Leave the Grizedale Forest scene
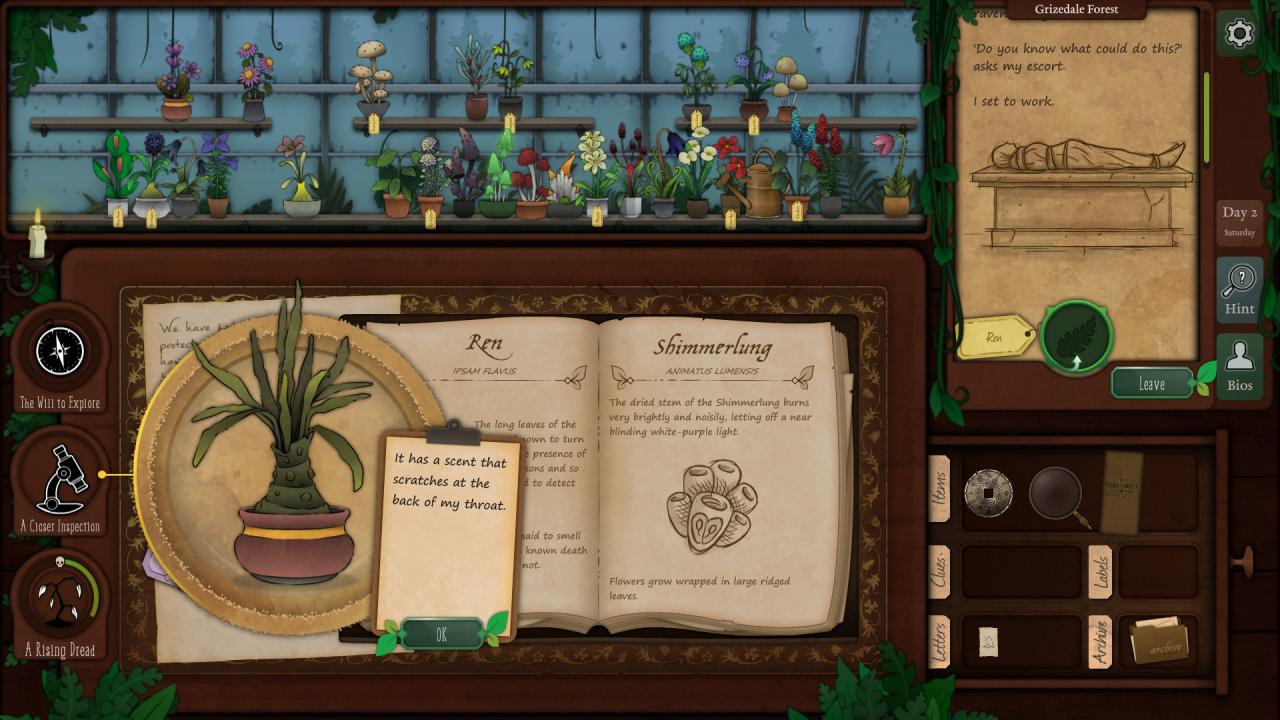This screenshot has height=720, width=1280. [x=1152, y=384]
